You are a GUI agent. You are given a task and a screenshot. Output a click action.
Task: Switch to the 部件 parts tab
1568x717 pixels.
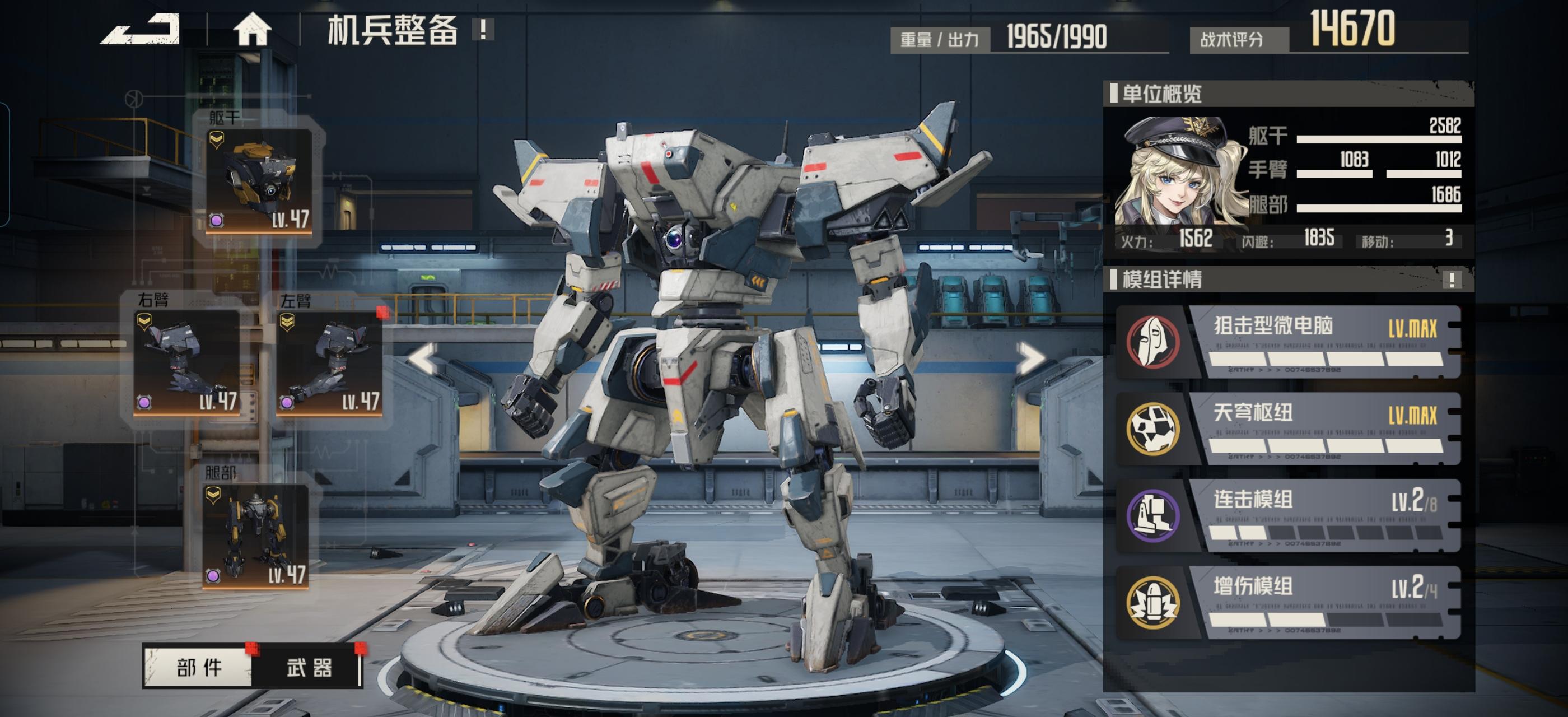(x=198, y=668)
